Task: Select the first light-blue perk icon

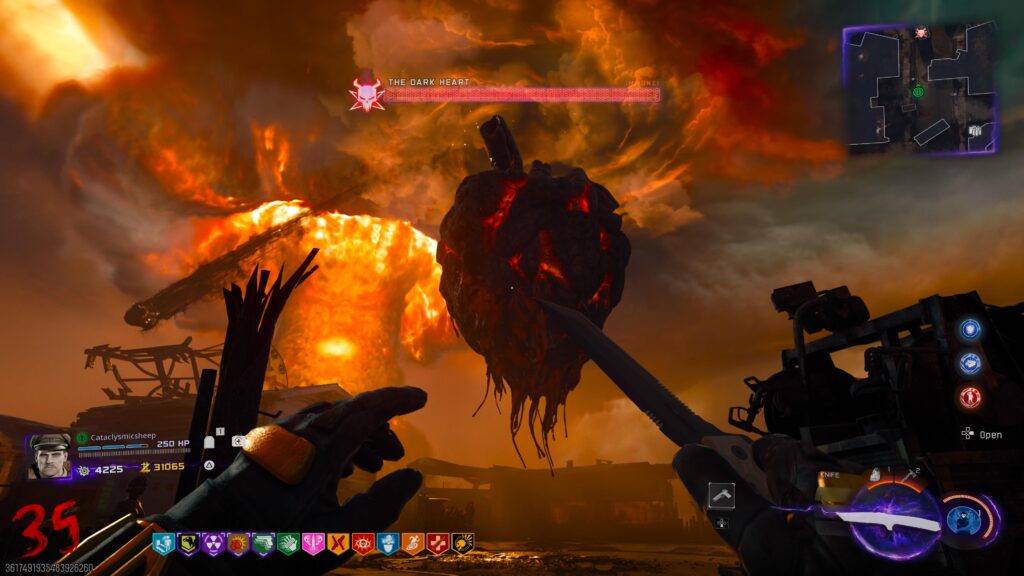Action: [x=163, y=544]
